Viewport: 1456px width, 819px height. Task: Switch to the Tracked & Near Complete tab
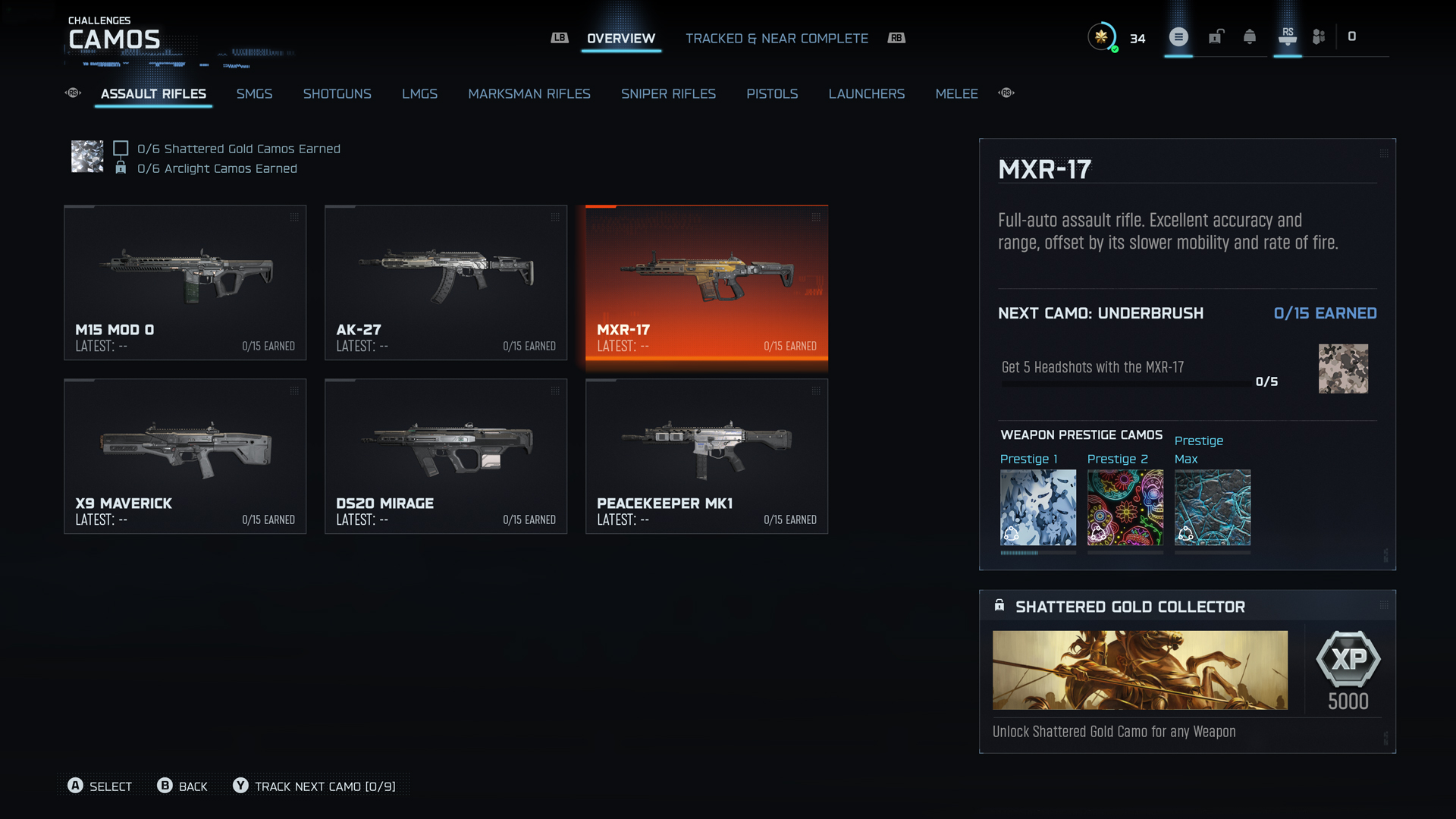[x=777, y=39]
